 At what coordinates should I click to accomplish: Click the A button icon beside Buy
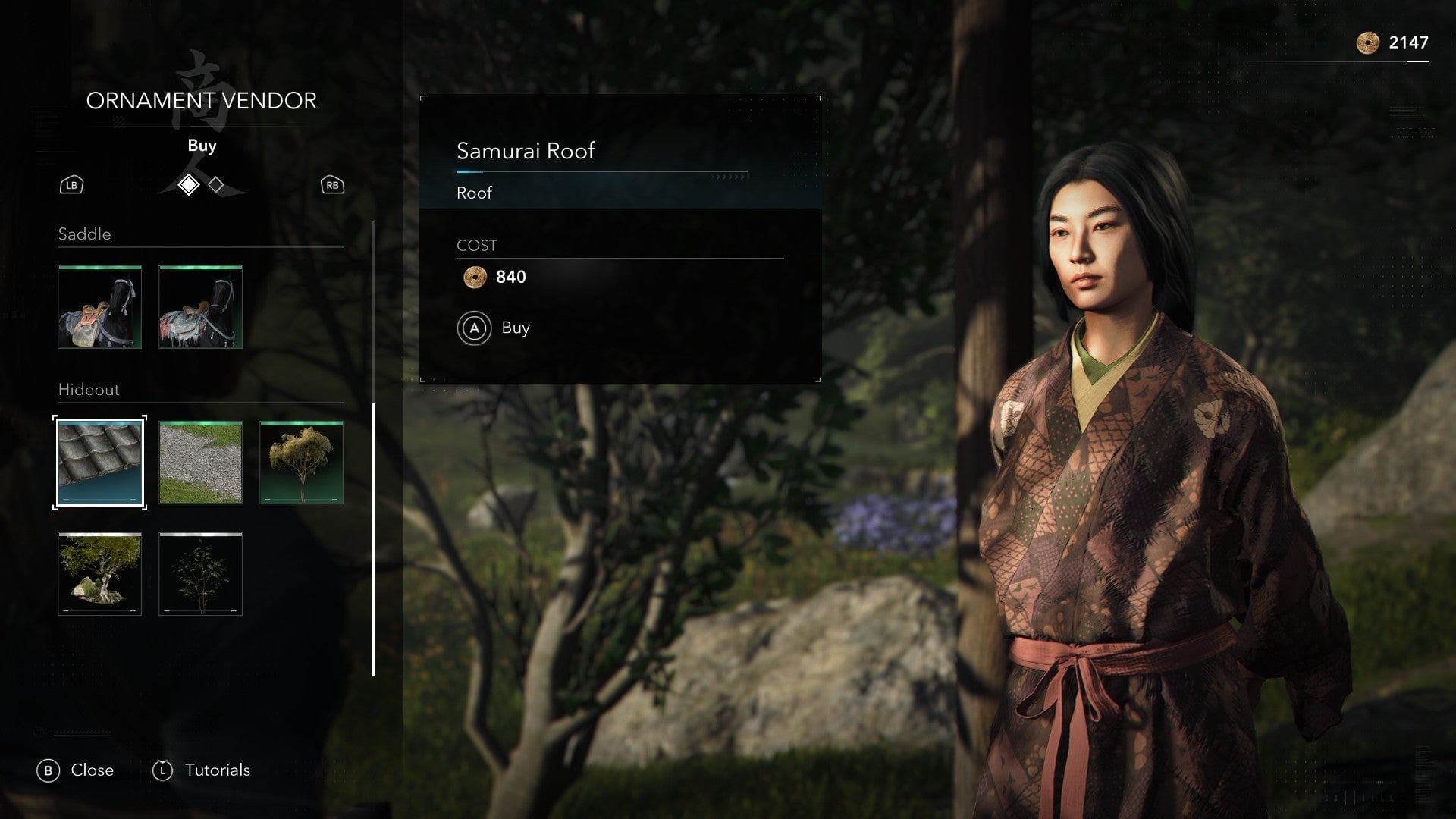pos(475,328)
